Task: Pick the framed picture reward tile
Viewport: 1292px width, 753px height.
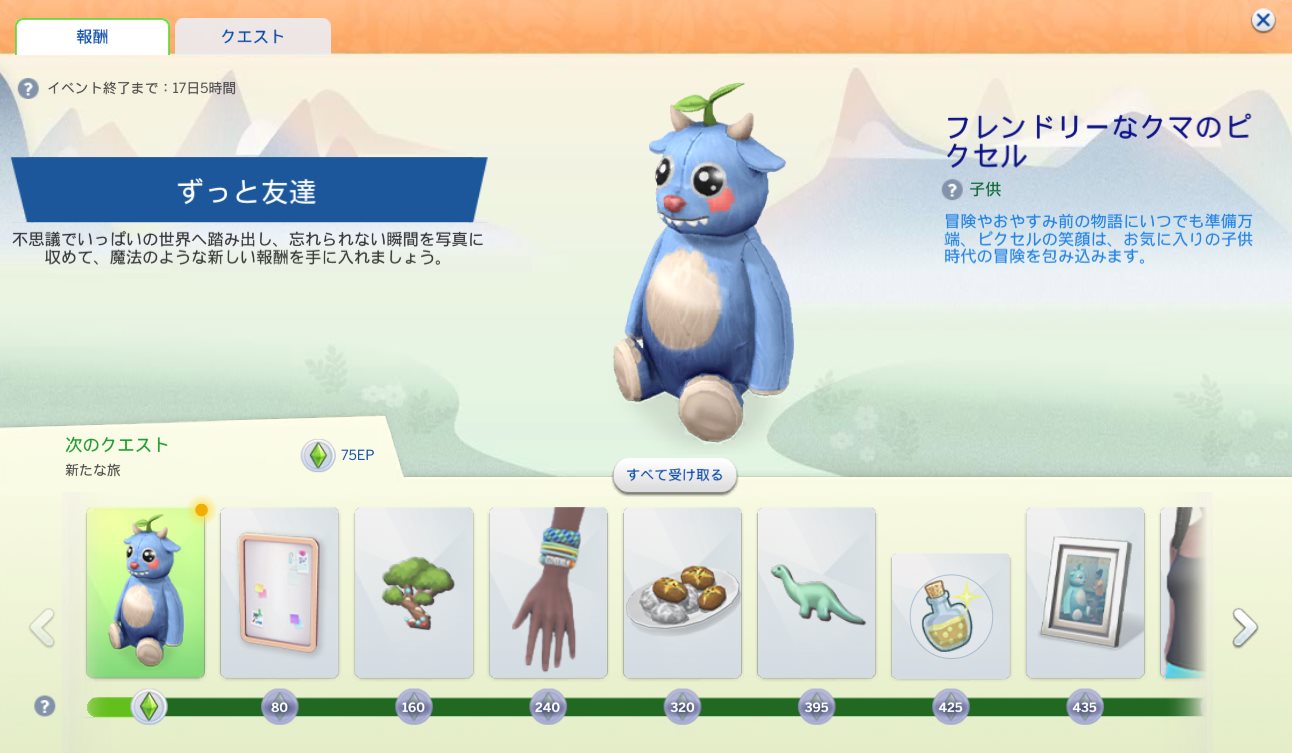Action: [1085, 592]
